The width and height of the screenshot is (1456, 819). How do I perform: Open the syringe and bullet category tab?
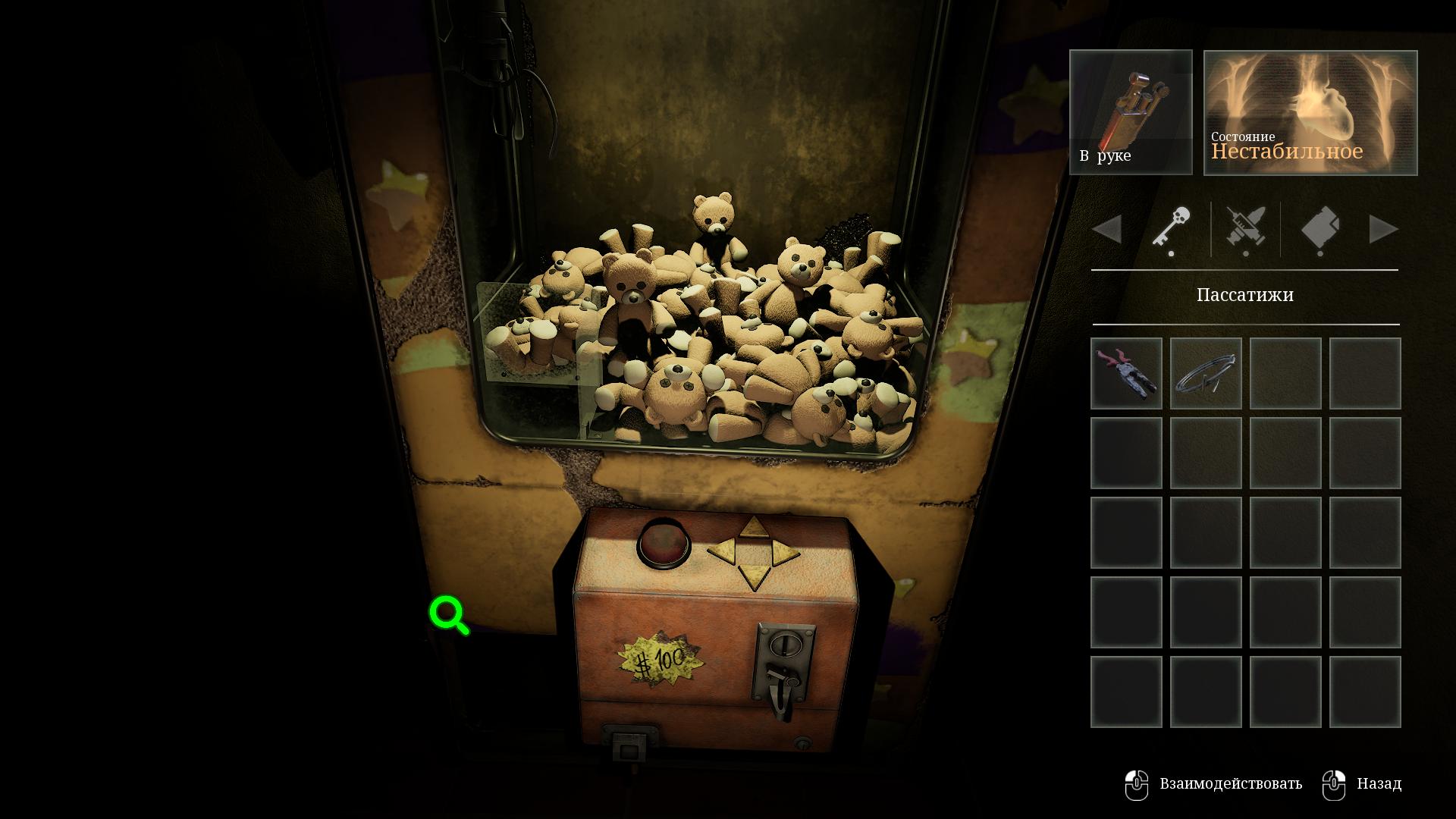[x=1245, y=228]
